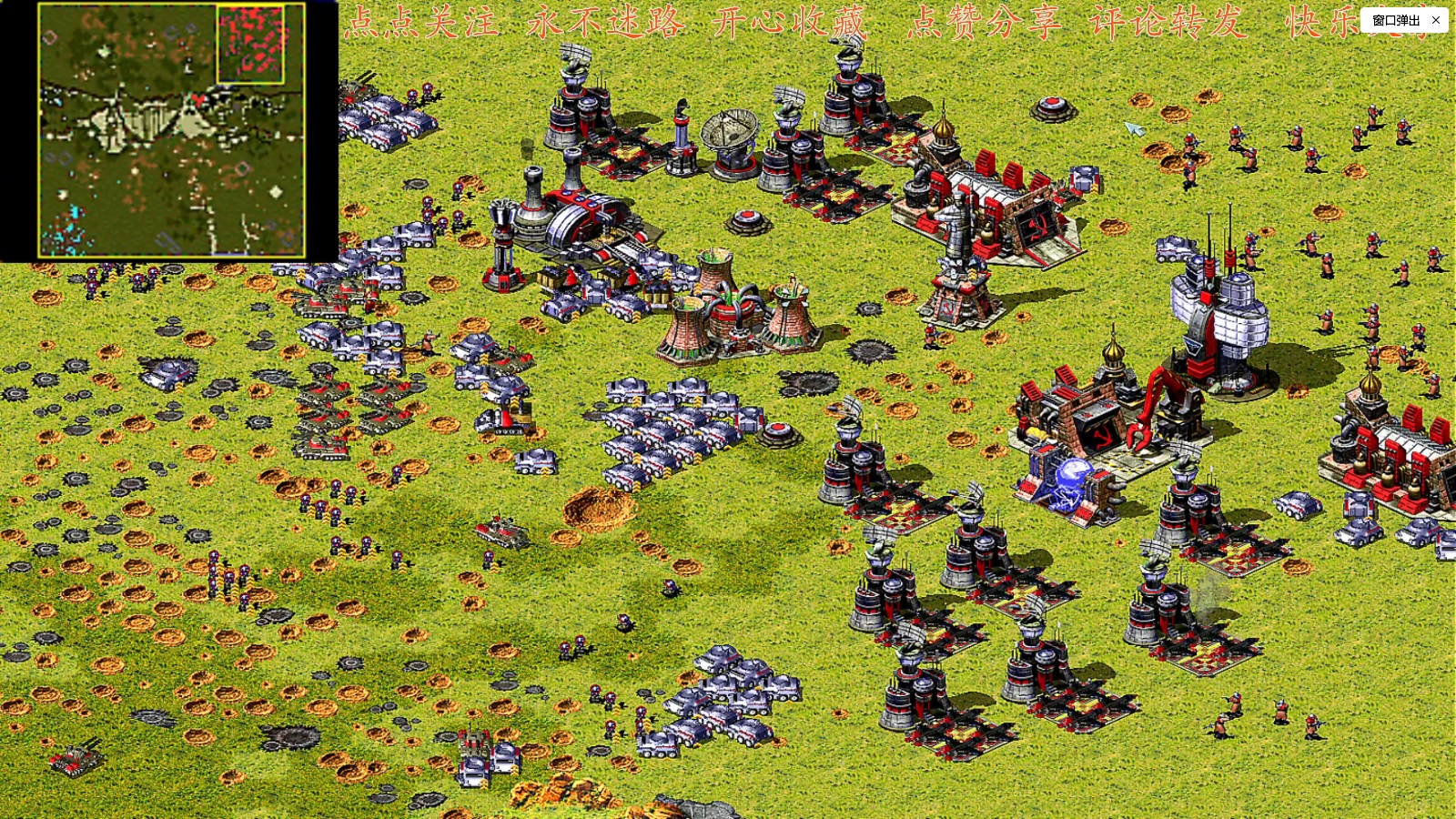This screenshot has width=1456, height=819.
Task: Close the 窗口弹出 overlay with the X
Action: click(1436, 20)
